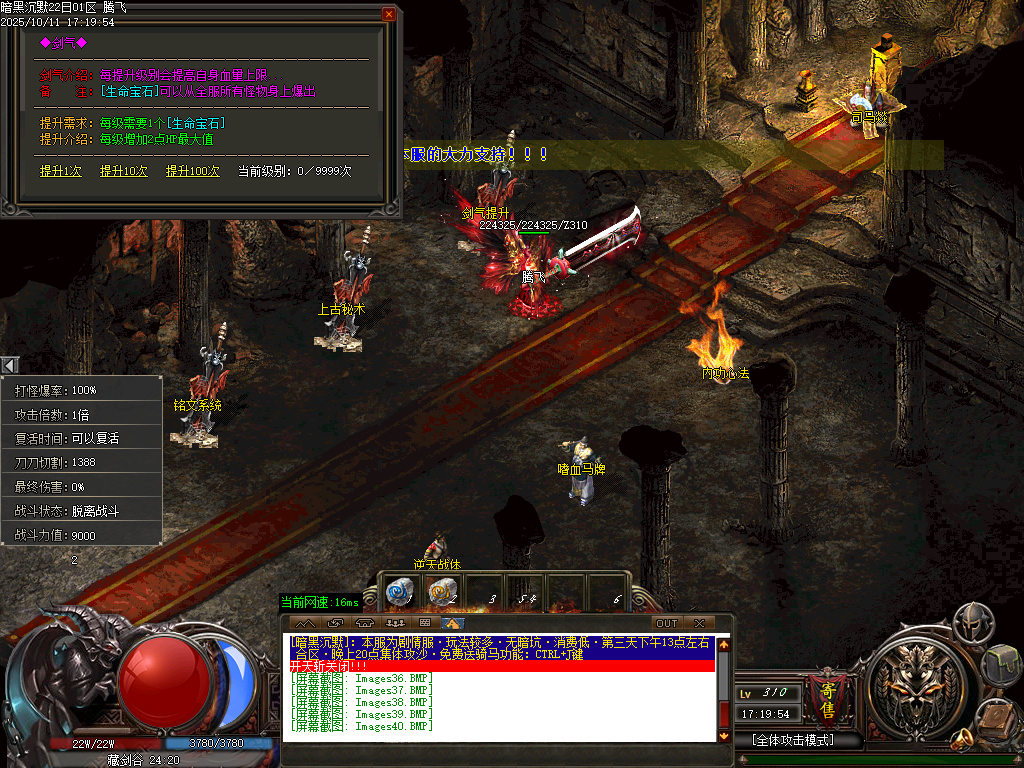This screenshot has width=1024, height=768.
Task: Close the 剑气 sword qi dialog
Action: click(388, 14)
